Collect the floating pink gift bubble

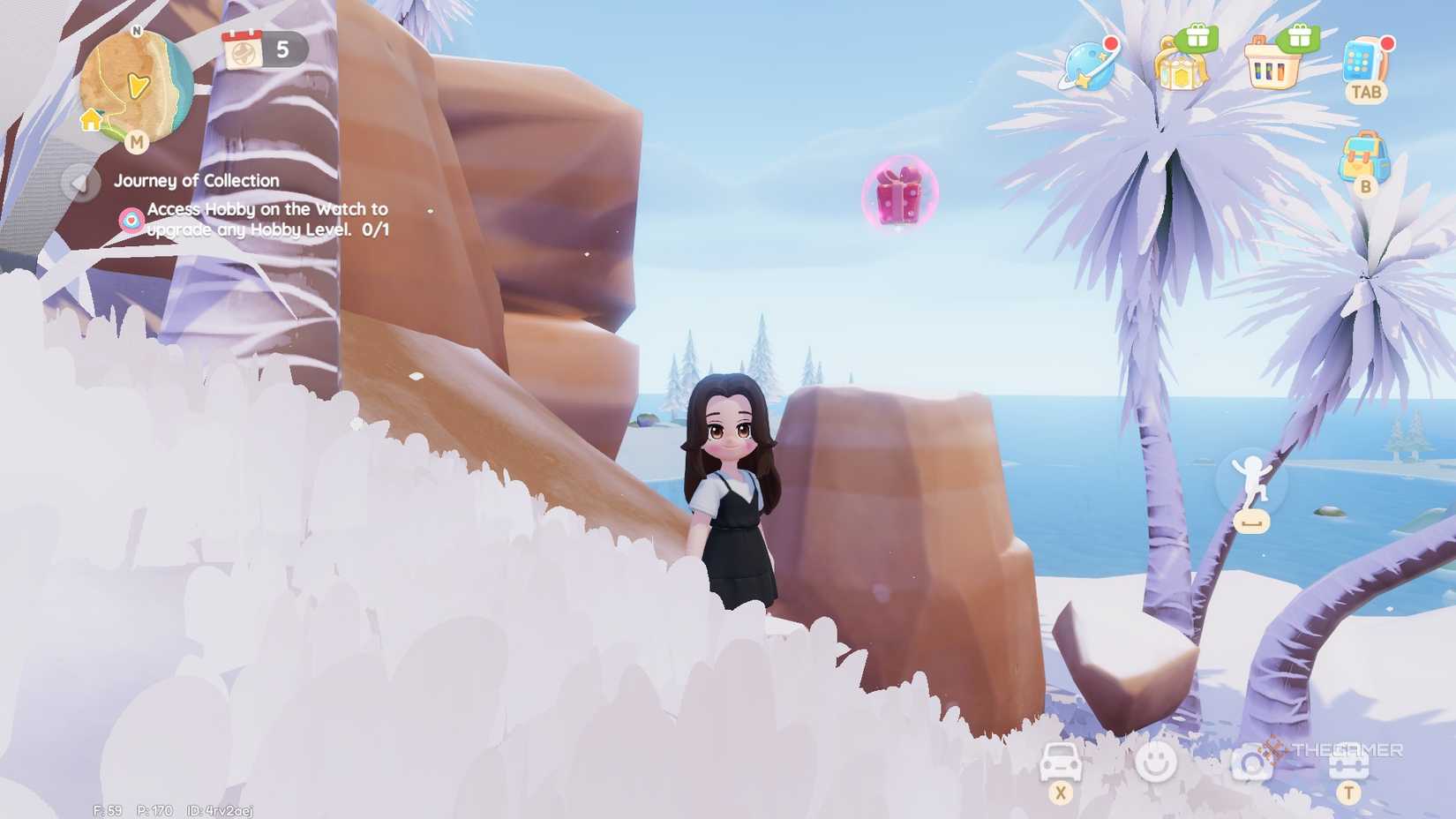click(x=899, y=192)
